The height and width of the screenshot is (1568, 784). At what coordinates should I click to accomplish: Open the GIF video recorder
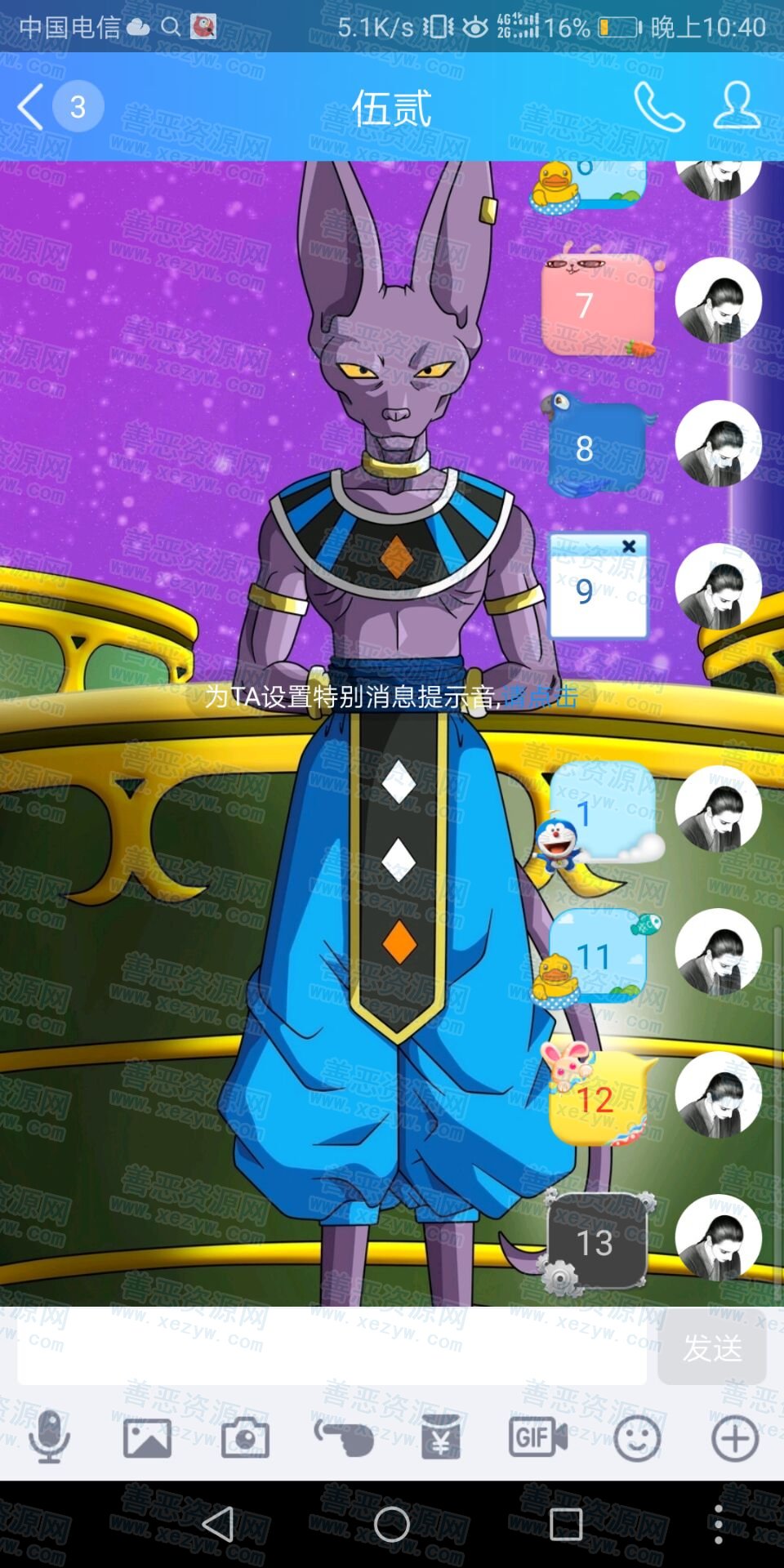tap(538, 1437)
